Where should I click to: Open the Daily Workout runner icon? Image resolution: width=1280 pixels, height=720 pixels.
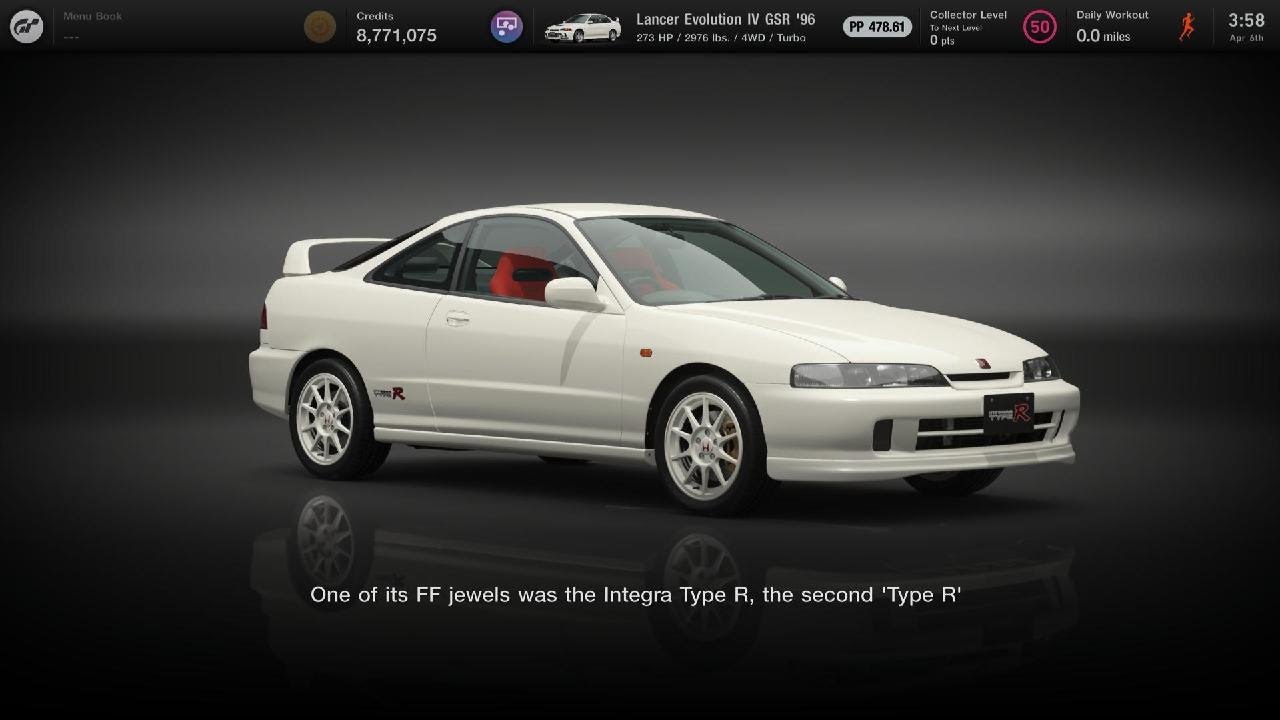coord(1187,27)
